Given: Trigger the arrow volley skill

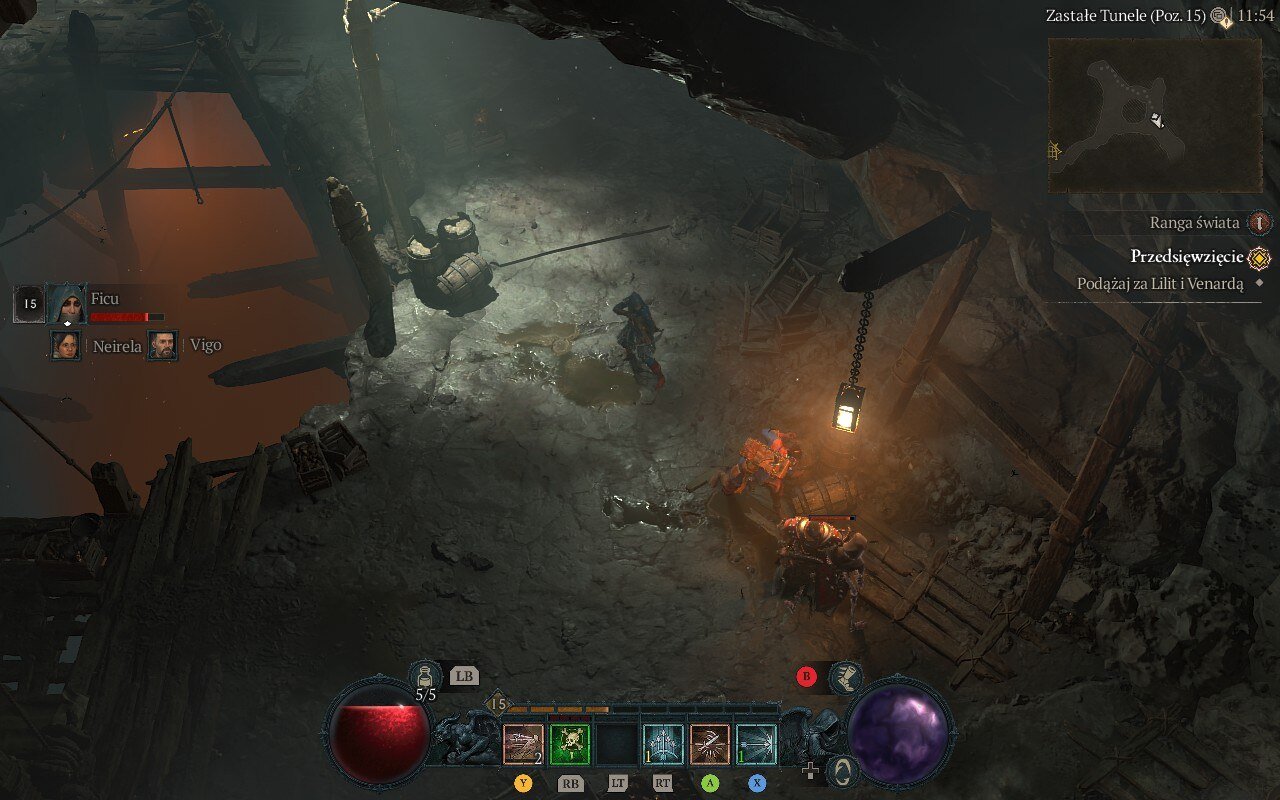Looking at the screenshot, I should [663, 744].
